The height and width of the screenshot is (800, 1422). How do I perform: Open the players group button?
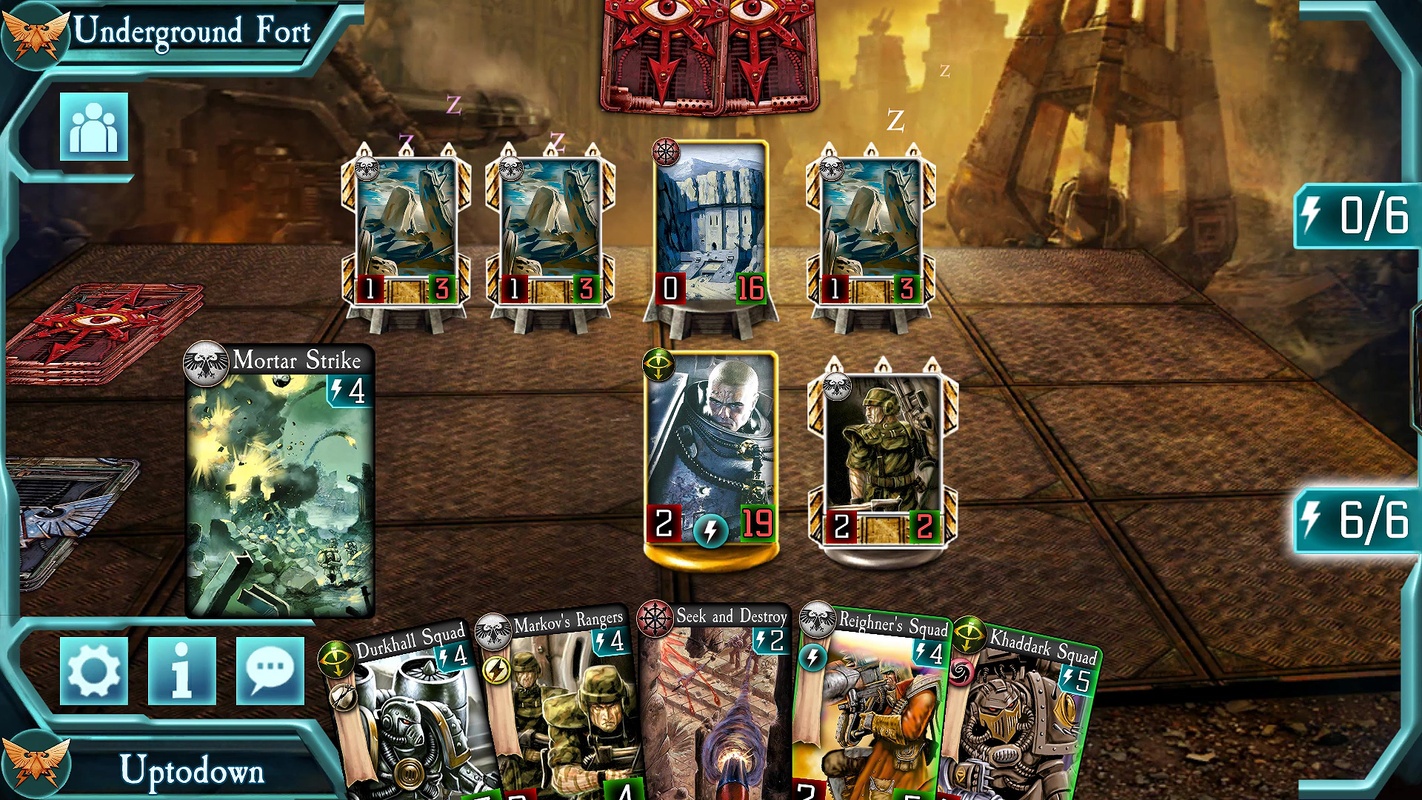pyautogui.click(x=94, y=127)
